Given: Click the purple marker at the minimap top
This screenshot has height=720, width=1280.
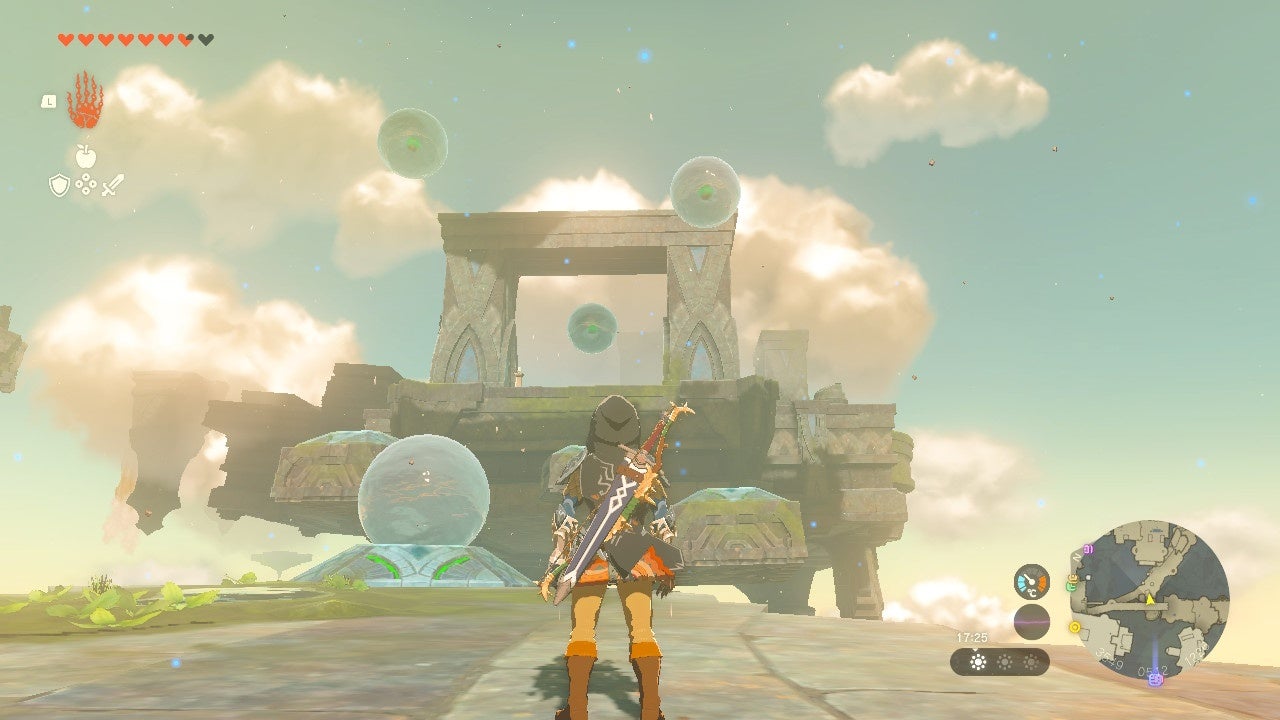Looking at the screenshot, I should click(1088, 550).
